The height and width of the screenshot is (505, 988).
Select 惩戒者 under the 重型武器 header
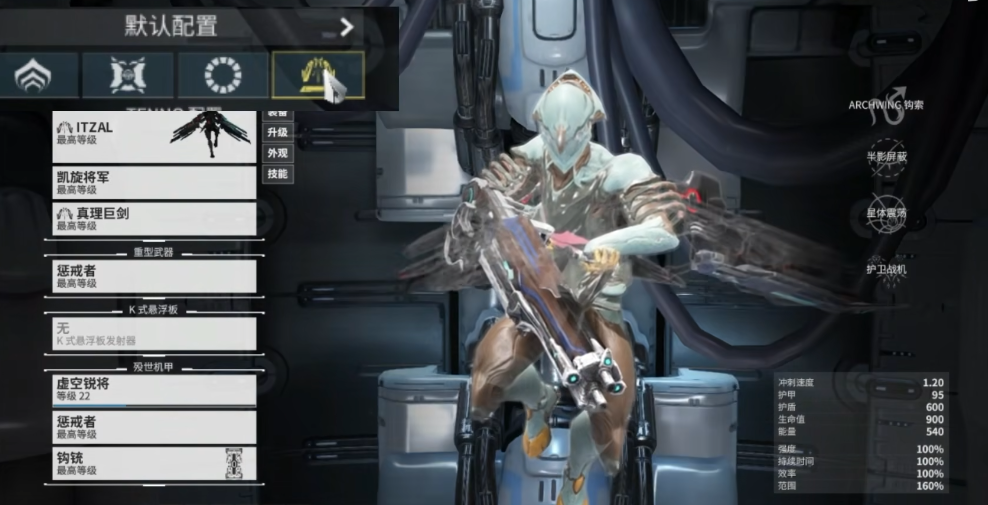(x=154, y=276)
